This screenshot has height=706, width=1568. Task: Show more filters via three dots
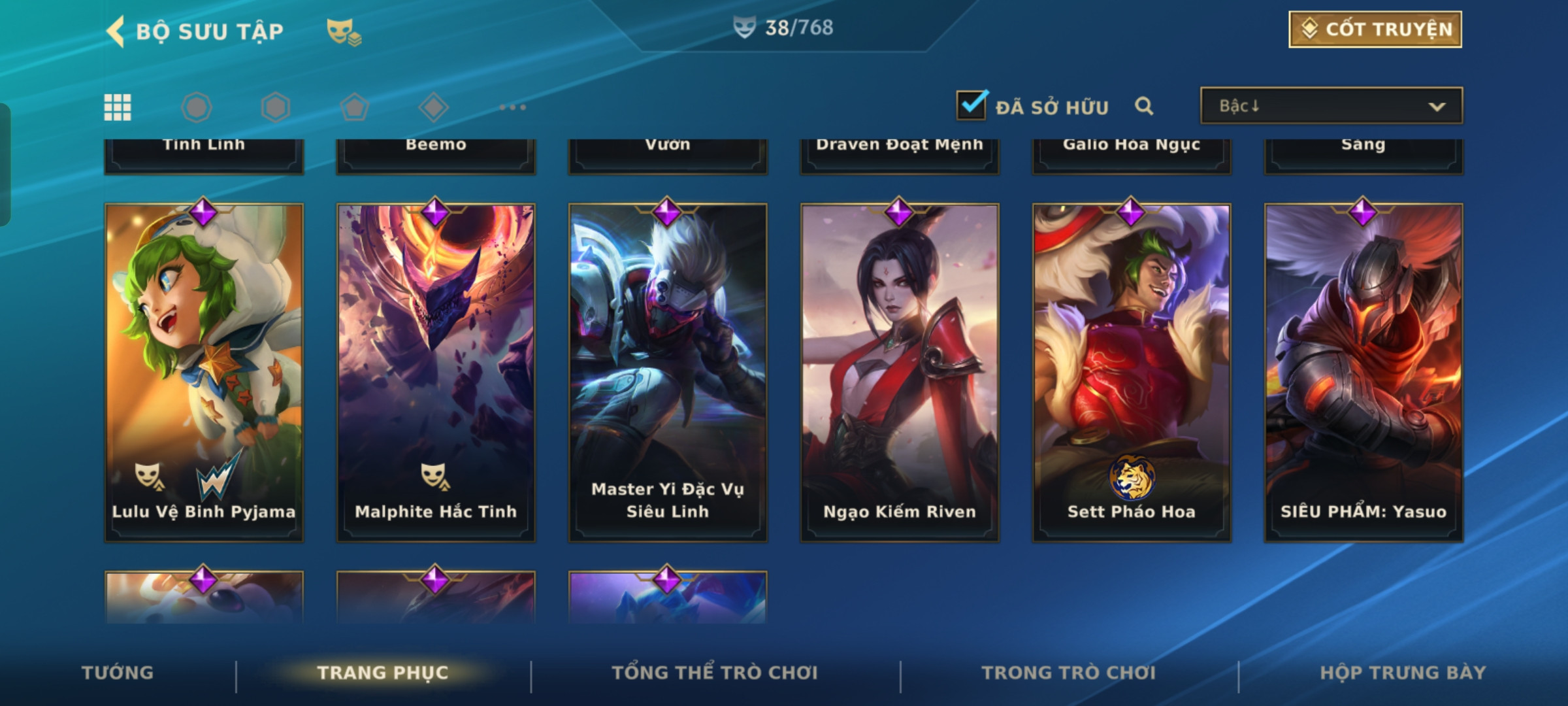coord(512,107)
